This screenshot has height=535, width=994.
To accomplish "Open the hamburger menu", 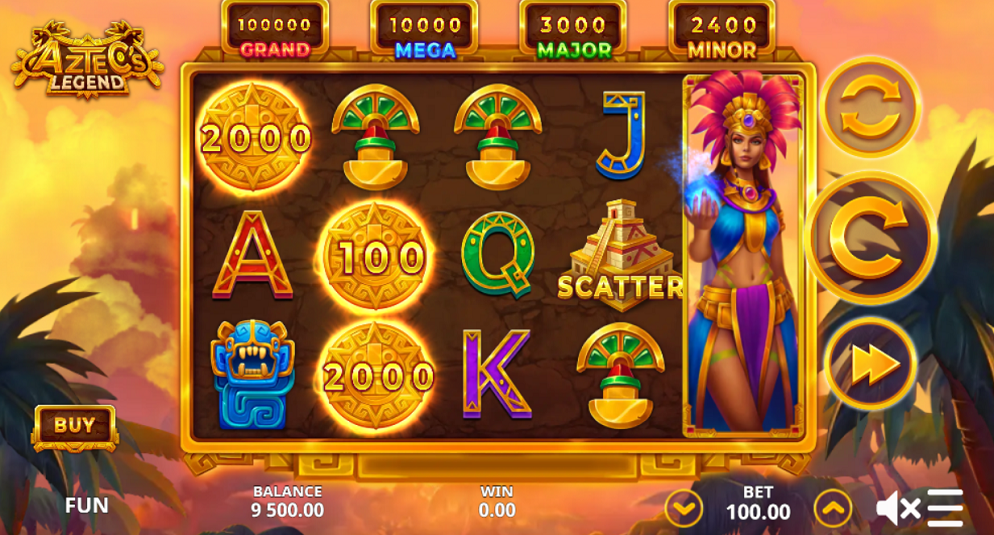I will 945,508.
